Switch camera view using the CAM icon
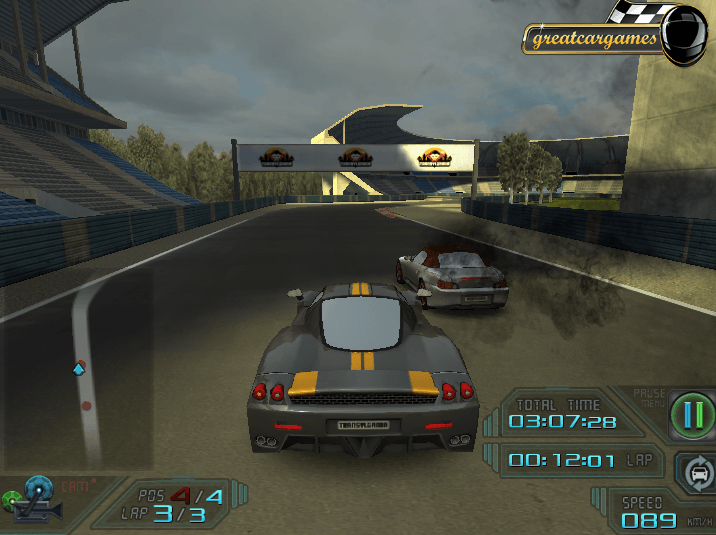716x535 pixels. (40, 498)
